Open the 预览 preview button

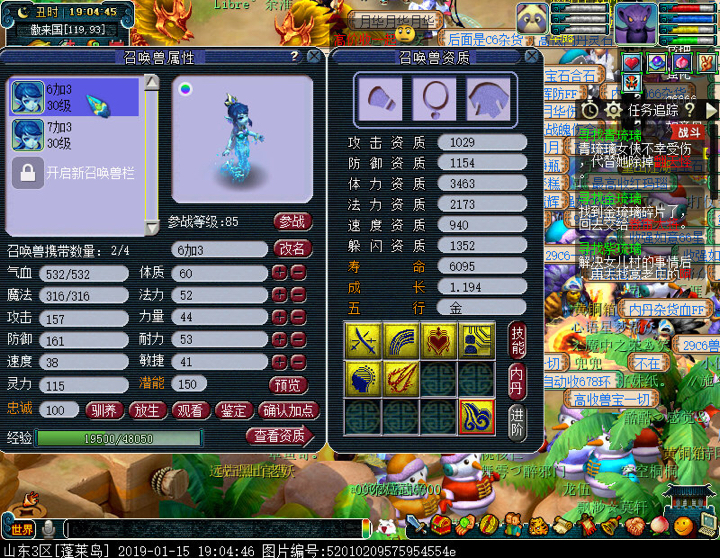click(289, 384)
